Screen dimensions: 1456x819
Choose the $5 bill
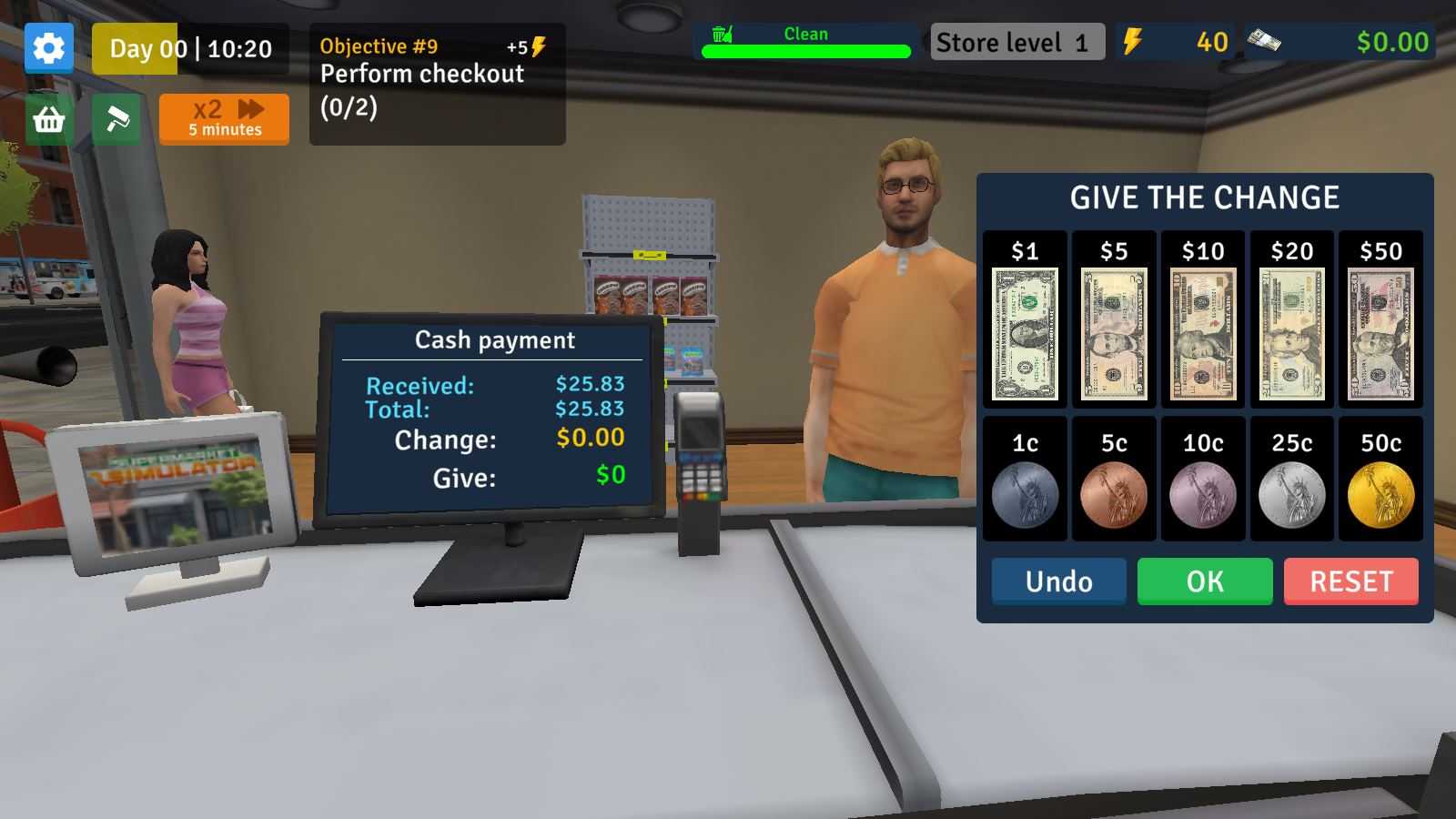tap(1114, 333)
